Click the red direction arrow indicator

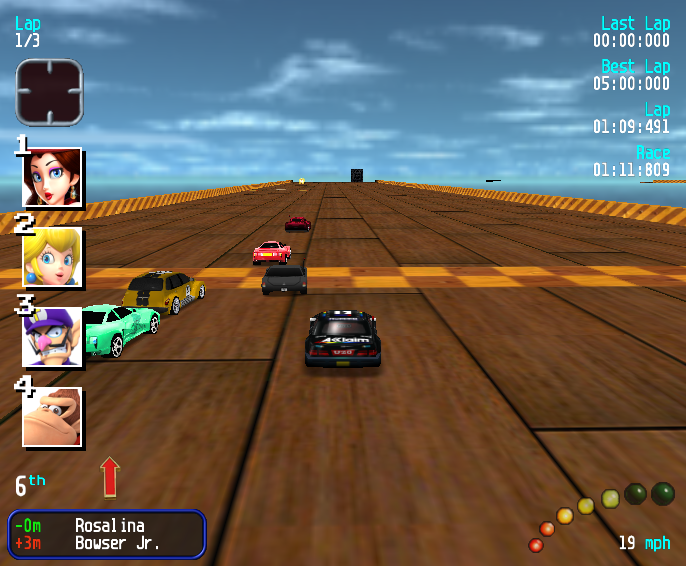(x=110, y=477)
